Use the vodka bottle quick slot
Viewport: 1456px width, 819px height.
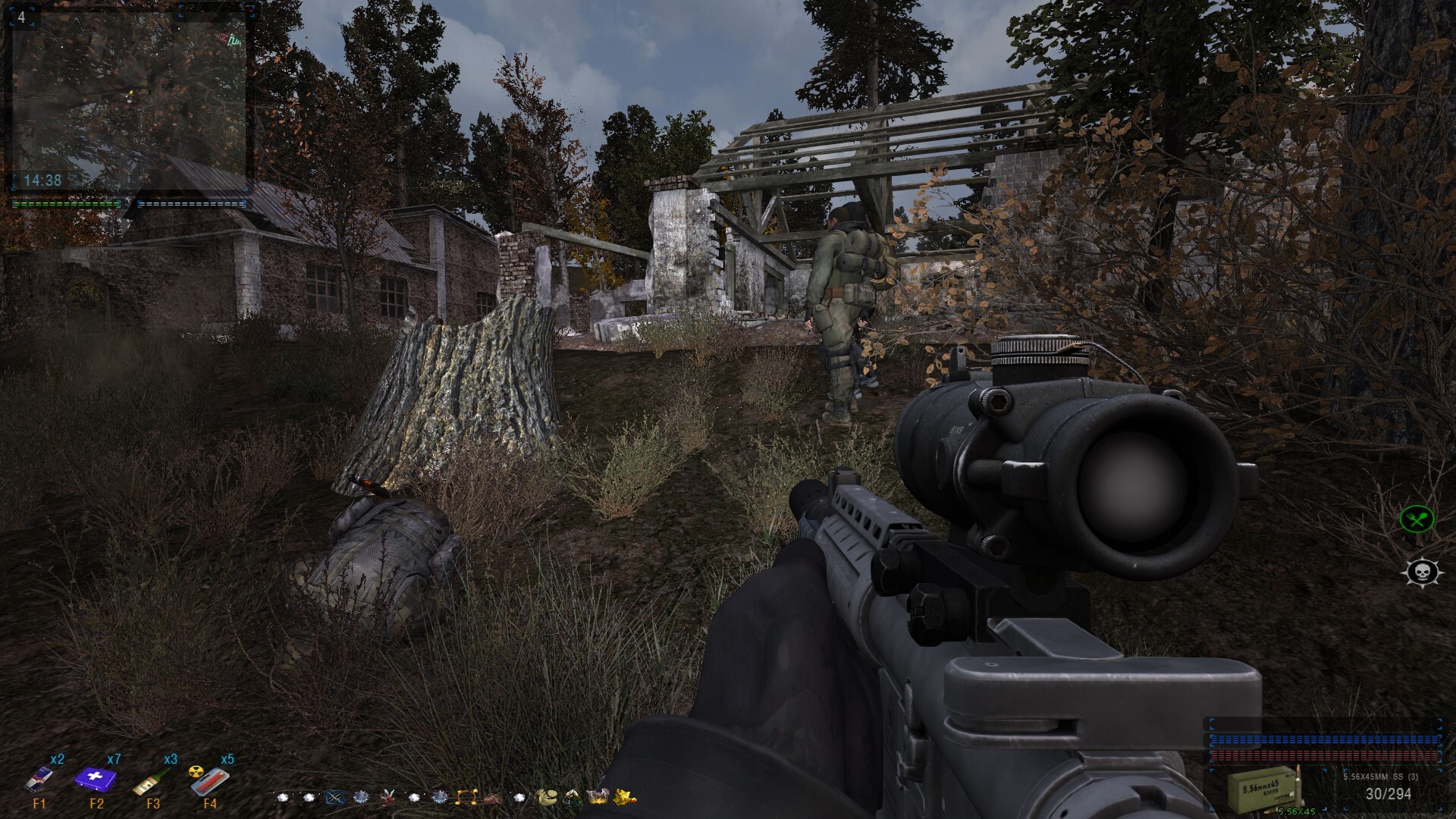tap(152, 780)
